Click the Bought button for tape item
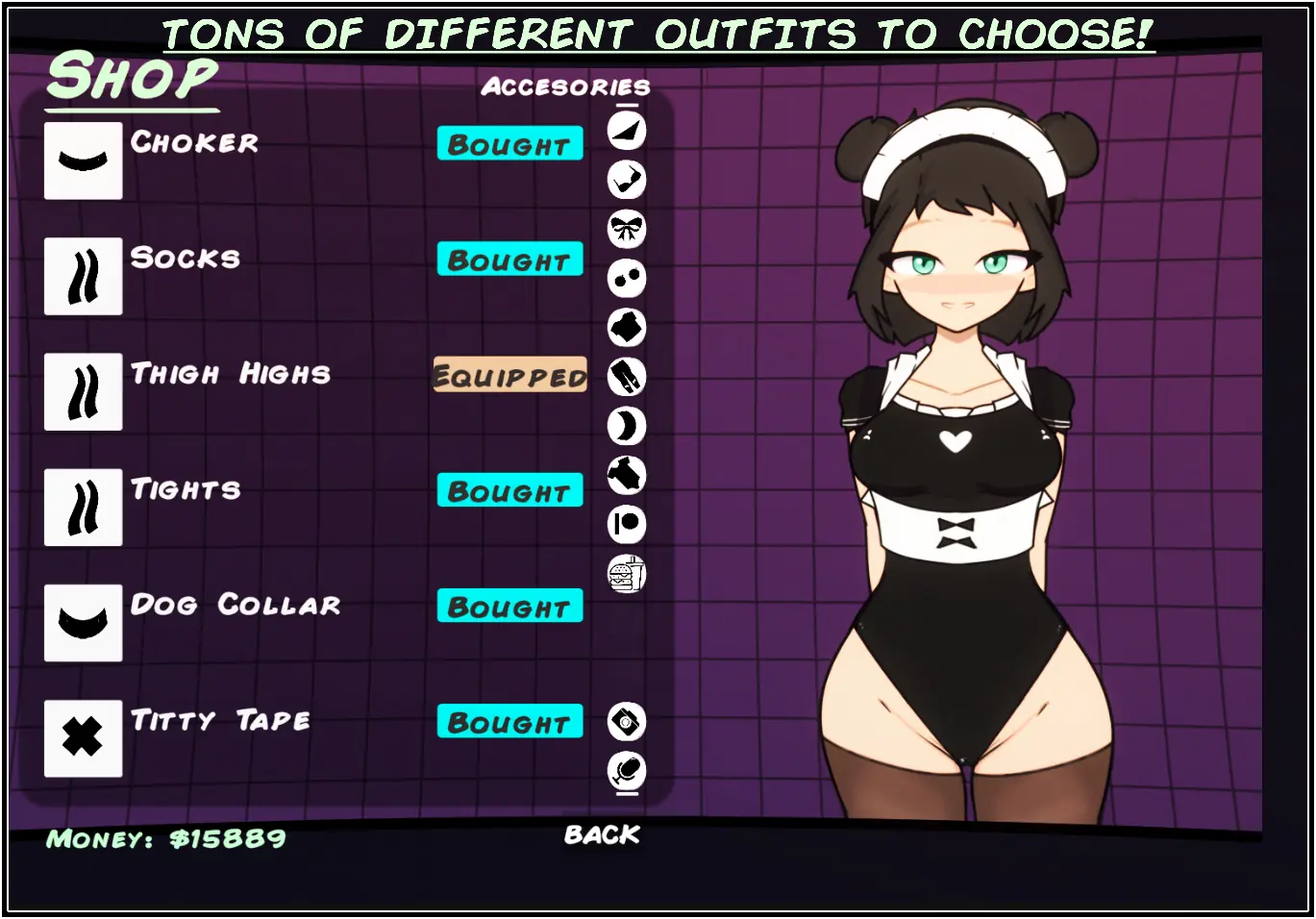This screenshot has width=1316, height=919. 509,722
